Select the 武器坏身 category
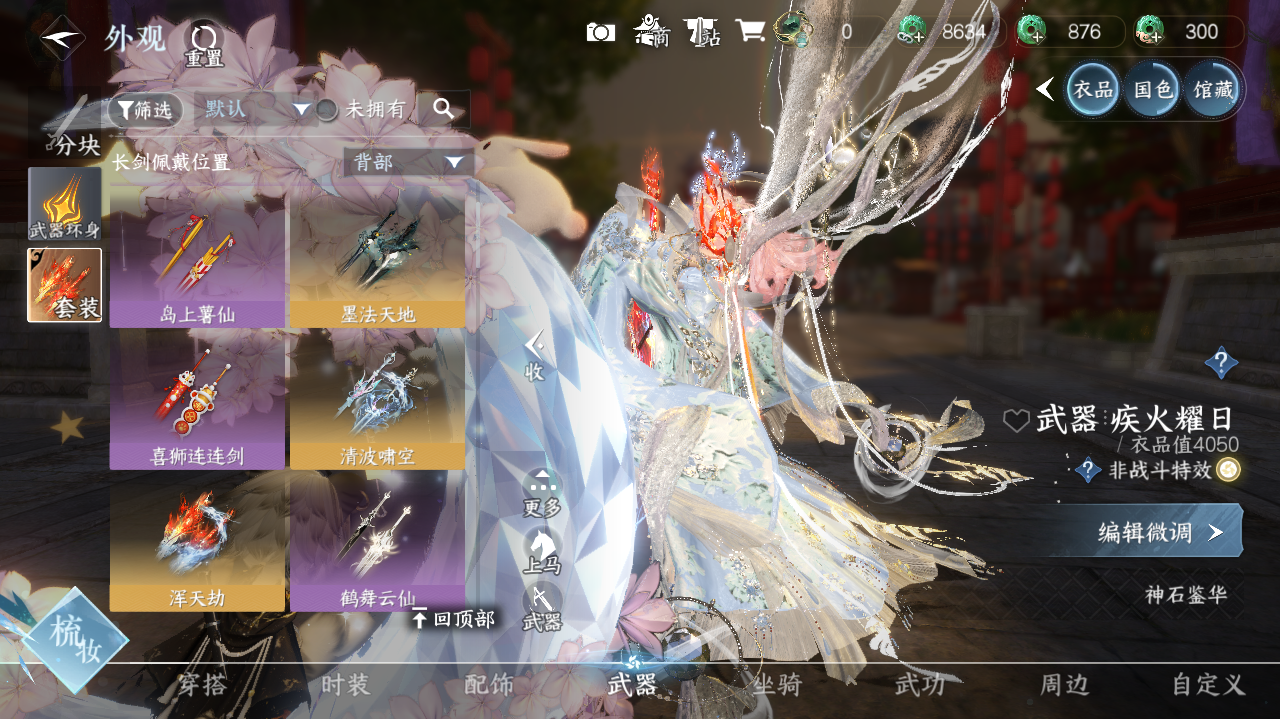 pyautogui.click(x=65, y=203)
